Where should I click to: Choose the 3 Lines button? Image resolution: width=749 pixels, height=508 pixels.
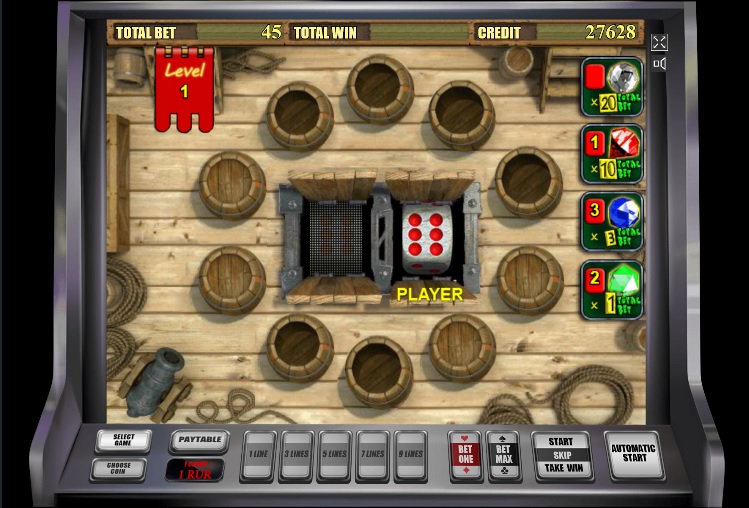297,455
